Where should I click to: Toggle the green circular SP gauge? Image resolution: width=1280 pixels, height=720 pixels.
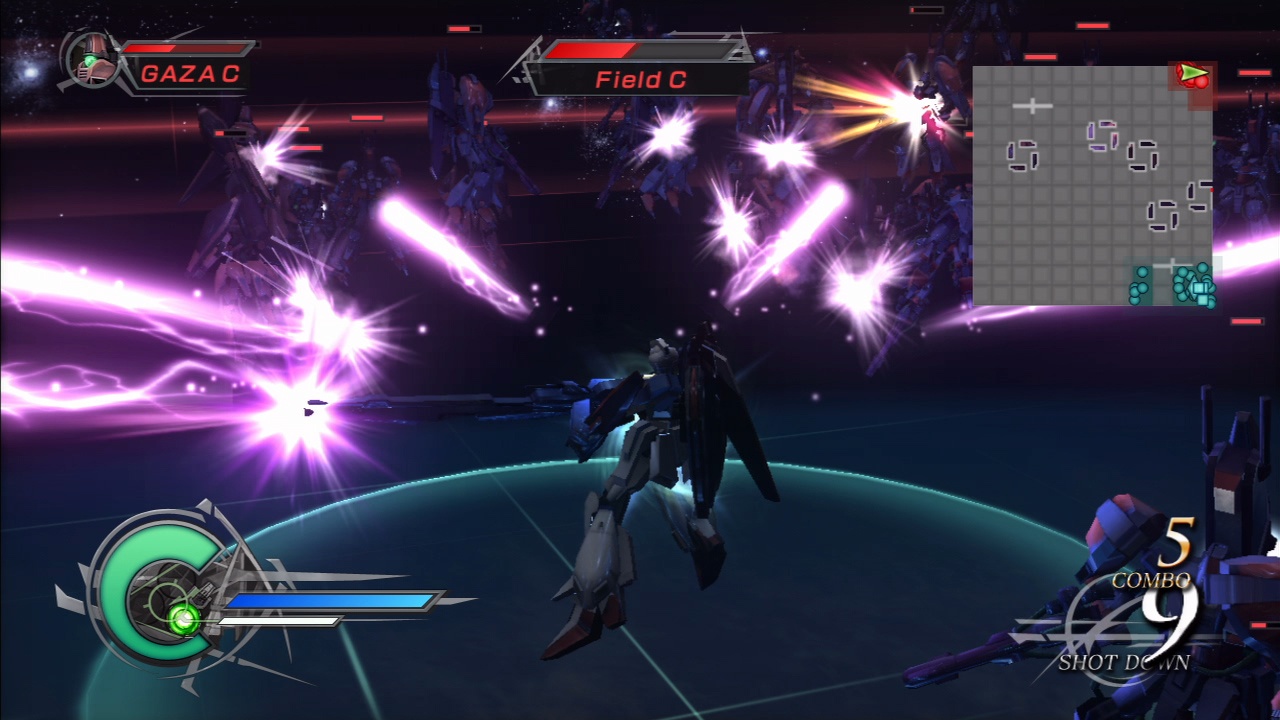pyautogui.click(x=160, y=577)
